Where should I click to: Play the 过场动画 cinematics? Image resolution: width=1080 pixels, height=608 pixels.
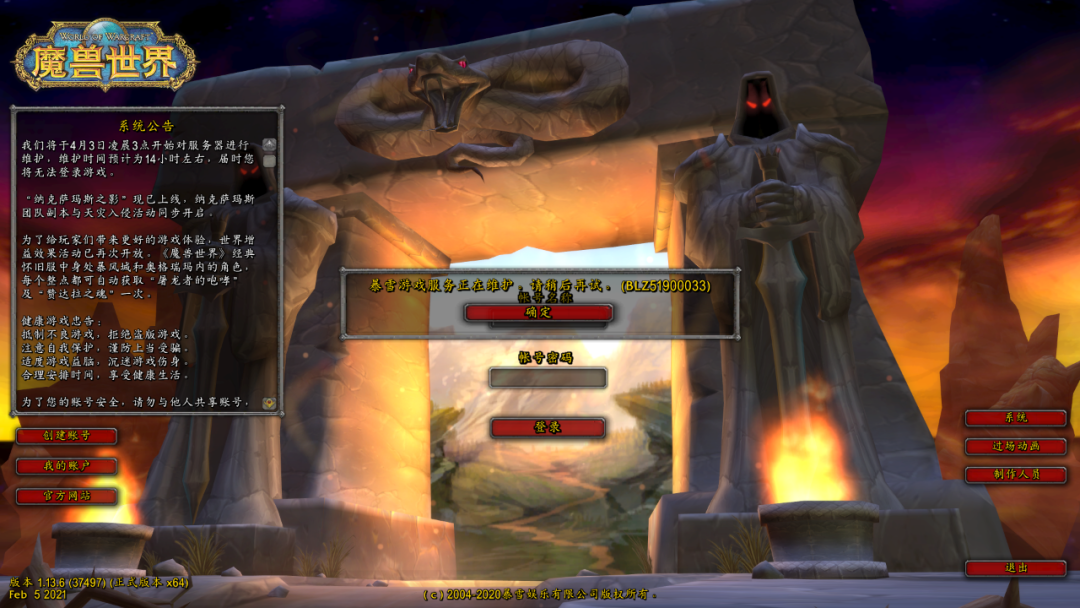pos(1015,447)
